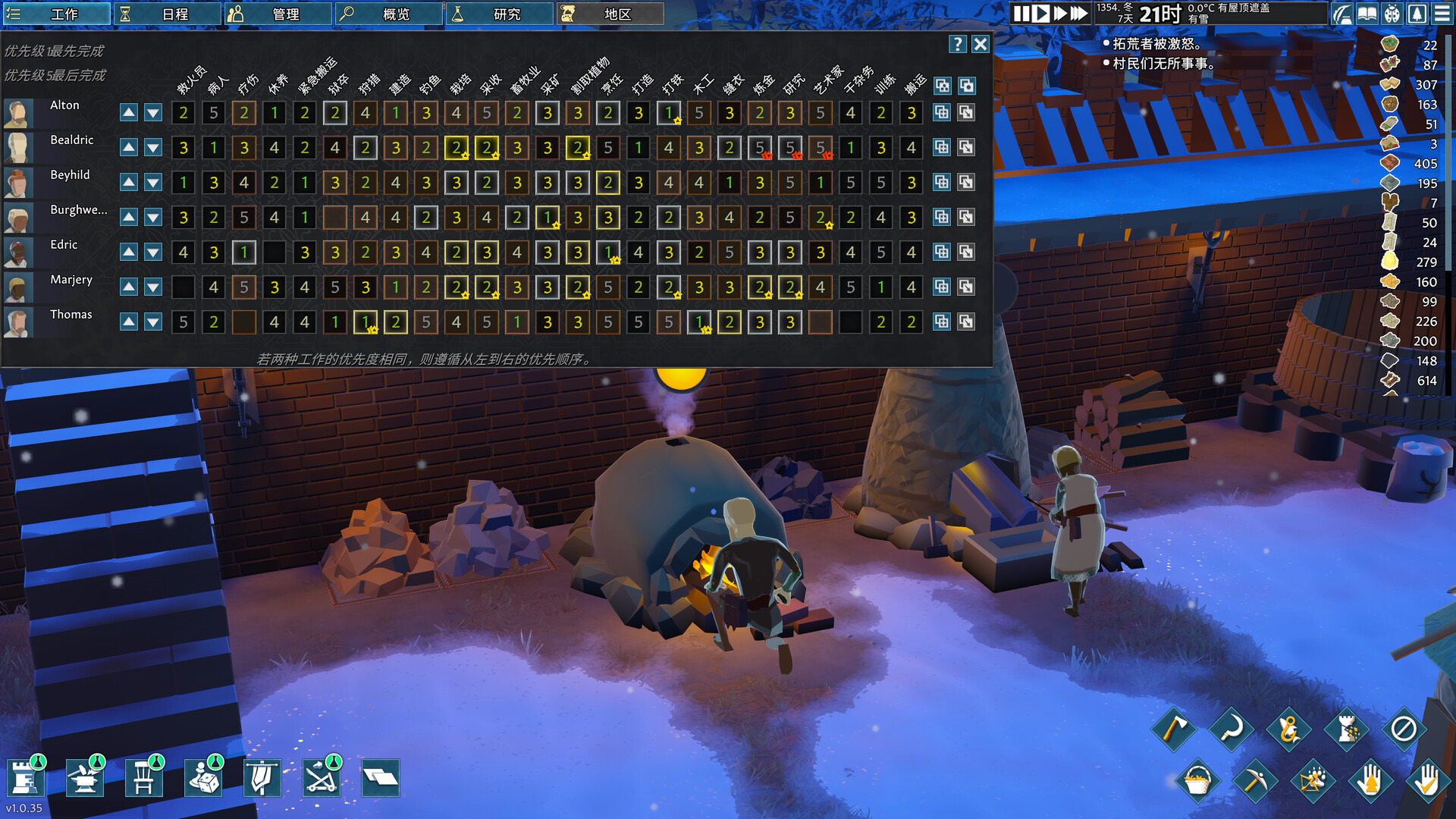Select the 工作 jobs tab
The width and height of the screenshot is (1456, 819).
coord(57,14)
